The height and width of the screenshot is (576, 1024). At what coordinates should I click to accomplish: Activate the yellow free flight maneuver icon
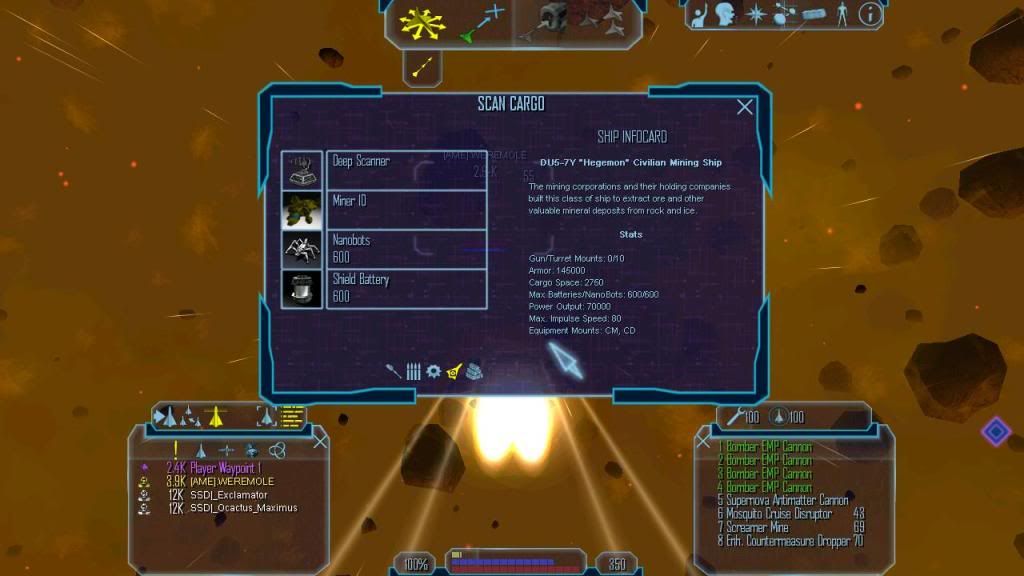pyautogui.click(x=423, y=22)
